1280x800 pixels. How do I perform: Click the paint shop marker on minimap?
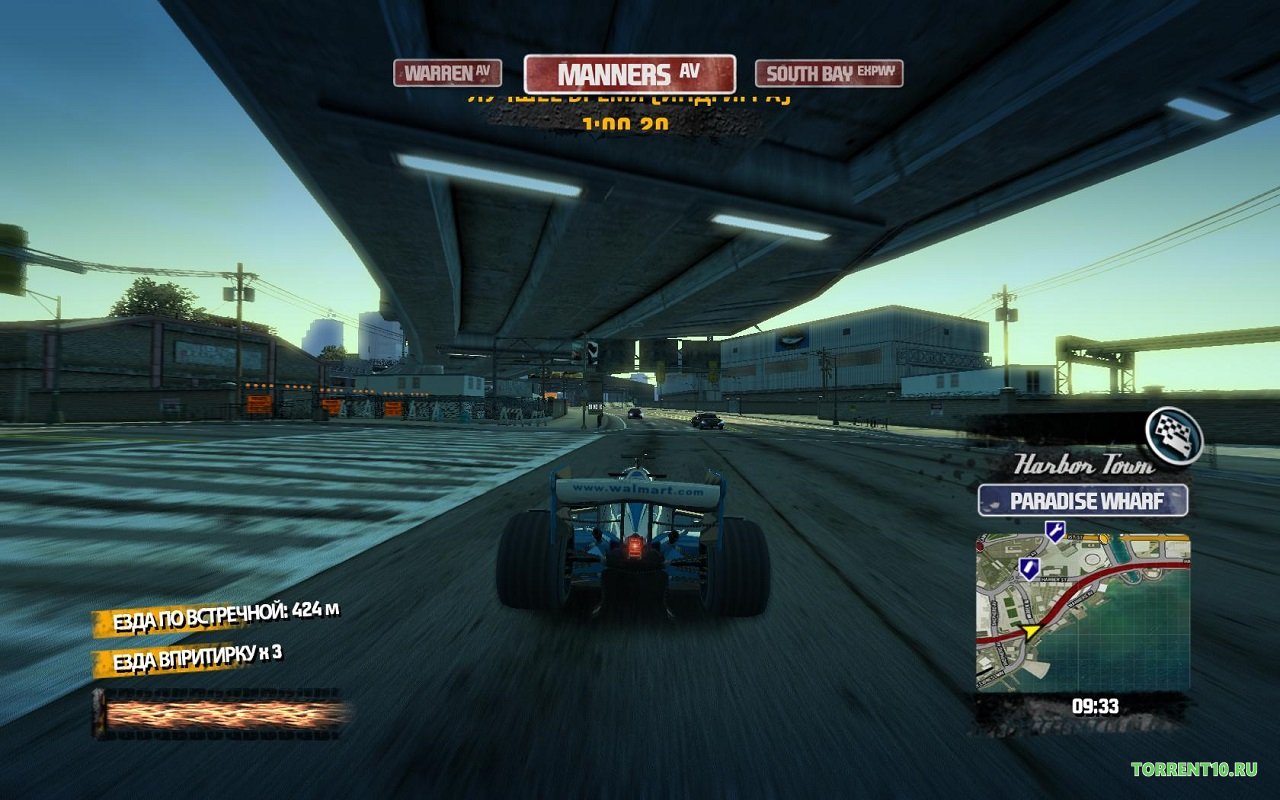[1027, 569]
